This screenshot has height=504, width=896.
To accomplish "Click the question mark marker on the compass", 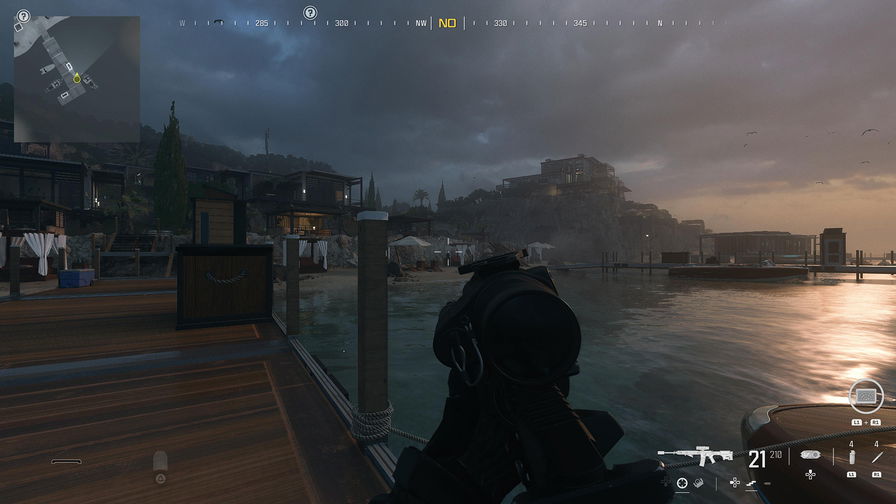I will 310,13.
